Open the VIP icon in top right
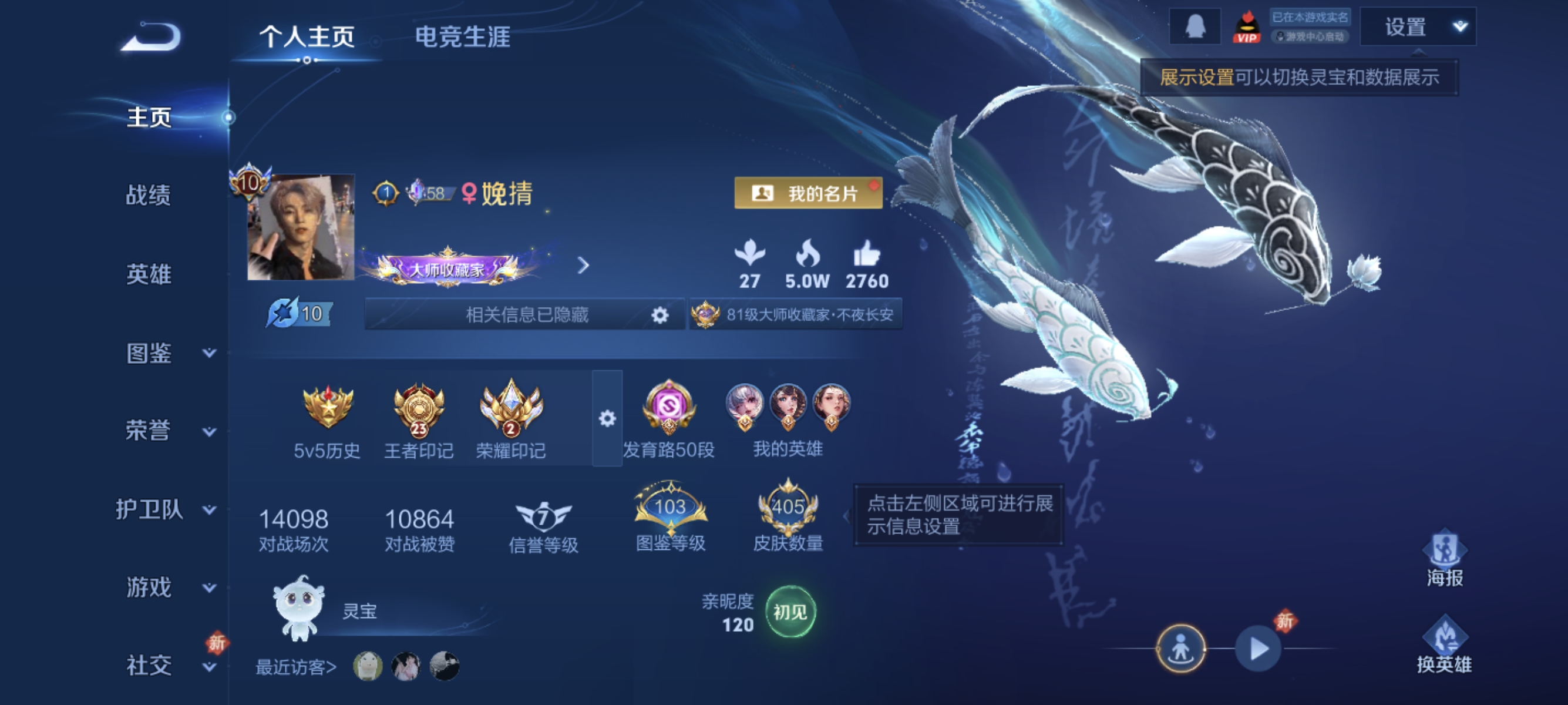This screenshot has width=1568, height=705. point(1246,26)
